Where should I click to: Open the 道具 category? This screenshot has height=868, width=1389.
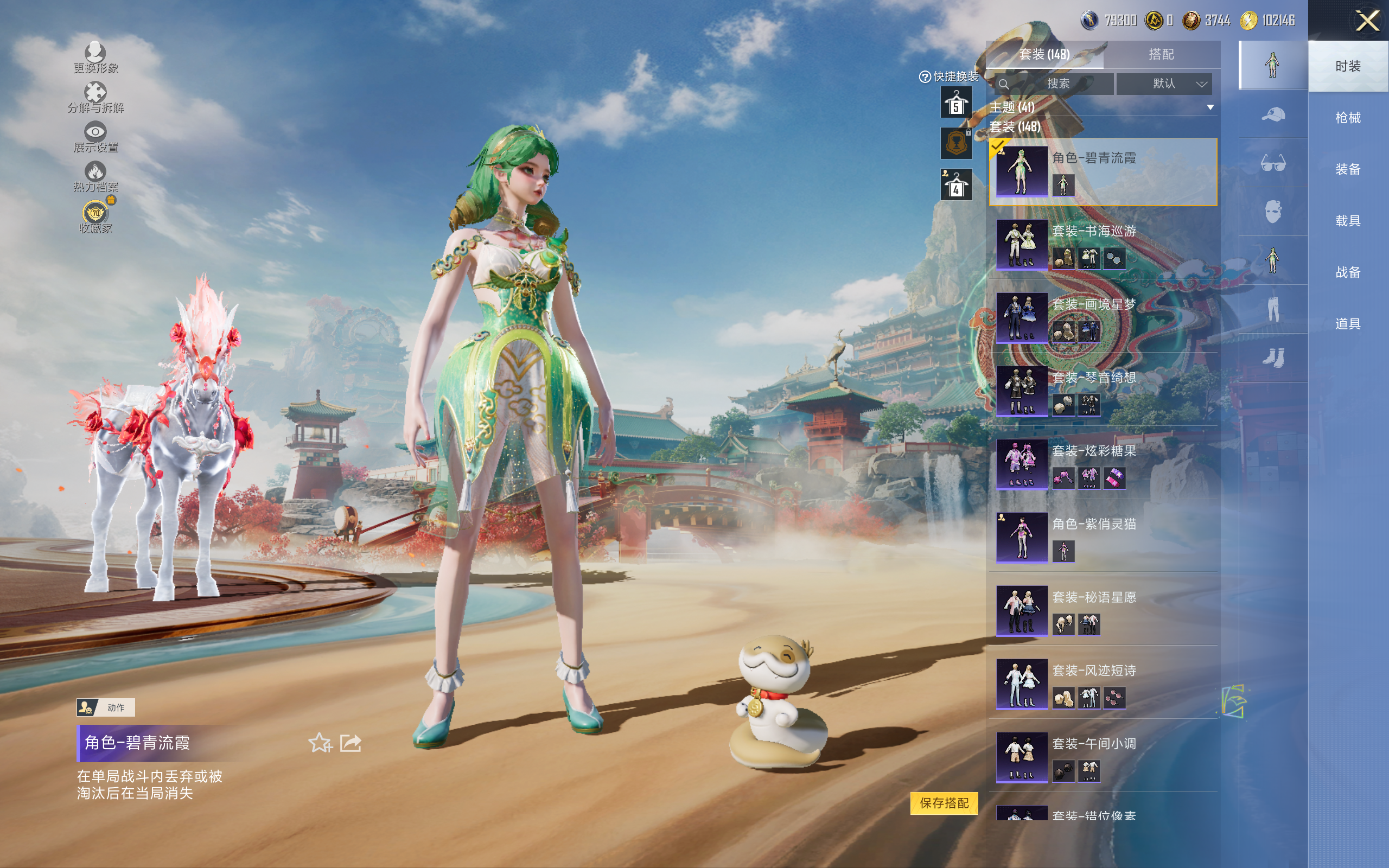(x=1347, y=324)
